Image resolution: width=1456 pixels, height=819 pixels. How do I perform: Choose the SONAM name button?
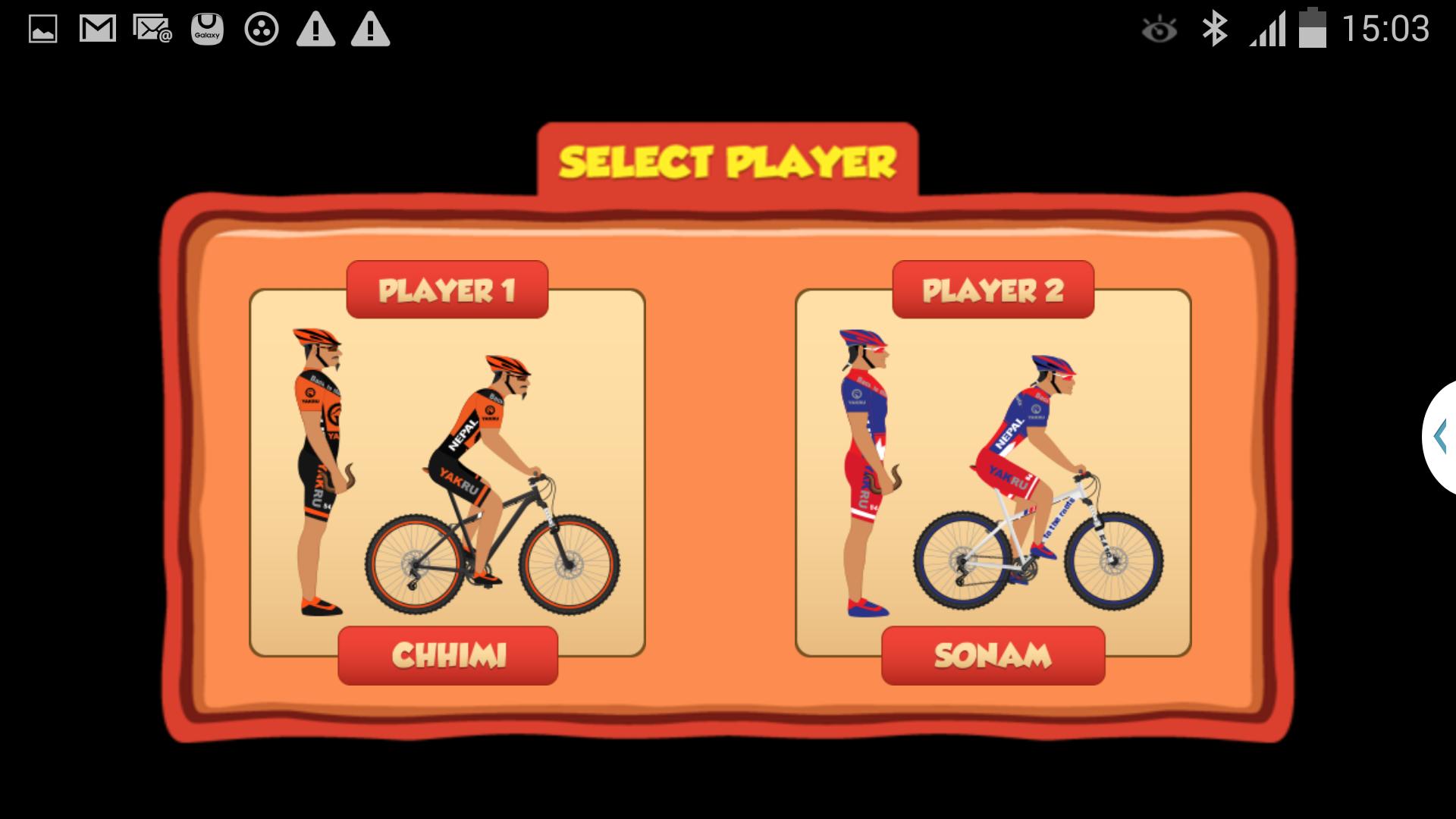(x=993, y=655)
